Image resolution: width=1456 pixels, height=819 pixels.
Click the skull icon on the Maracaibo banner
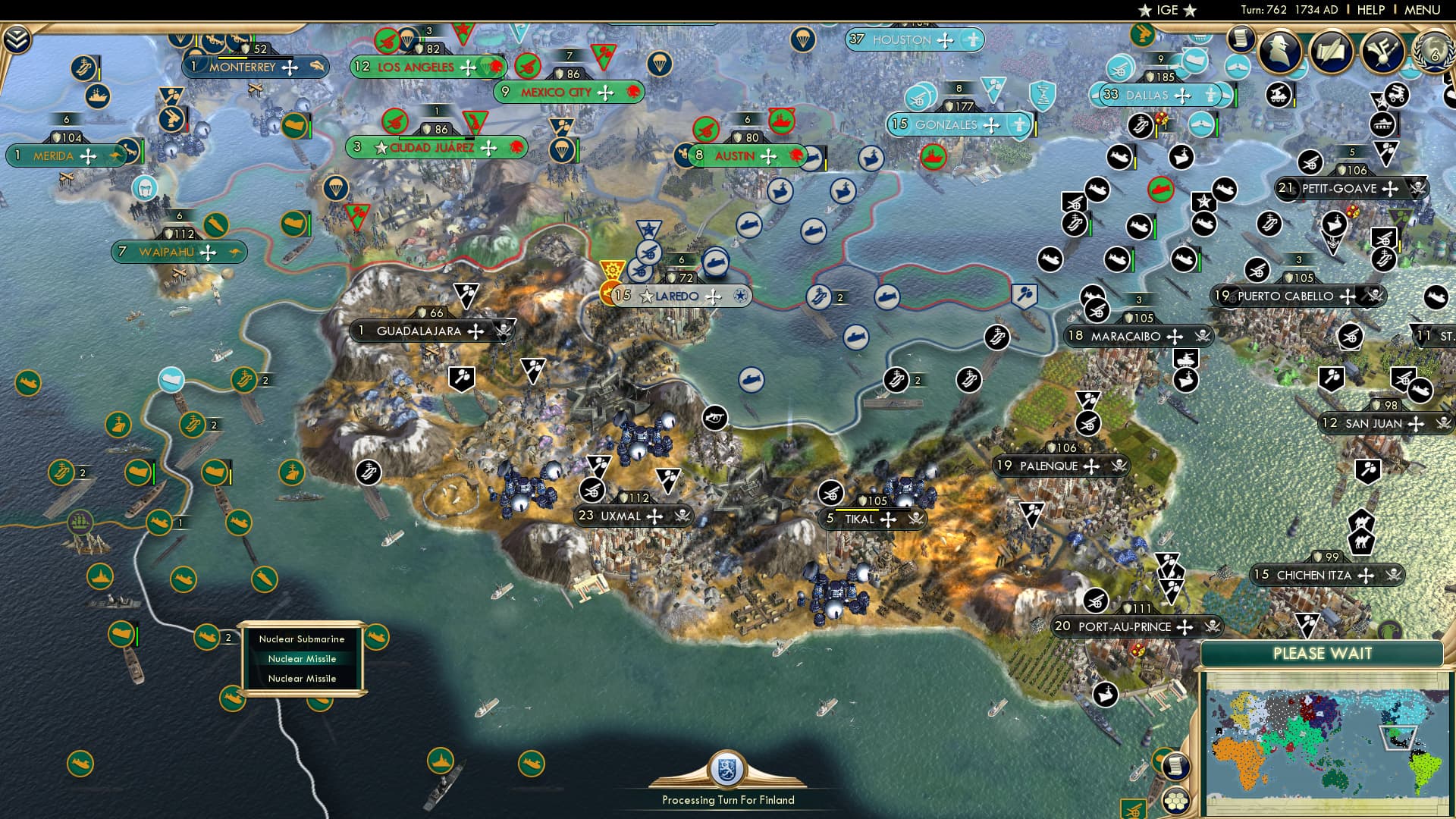[1202, 336]
